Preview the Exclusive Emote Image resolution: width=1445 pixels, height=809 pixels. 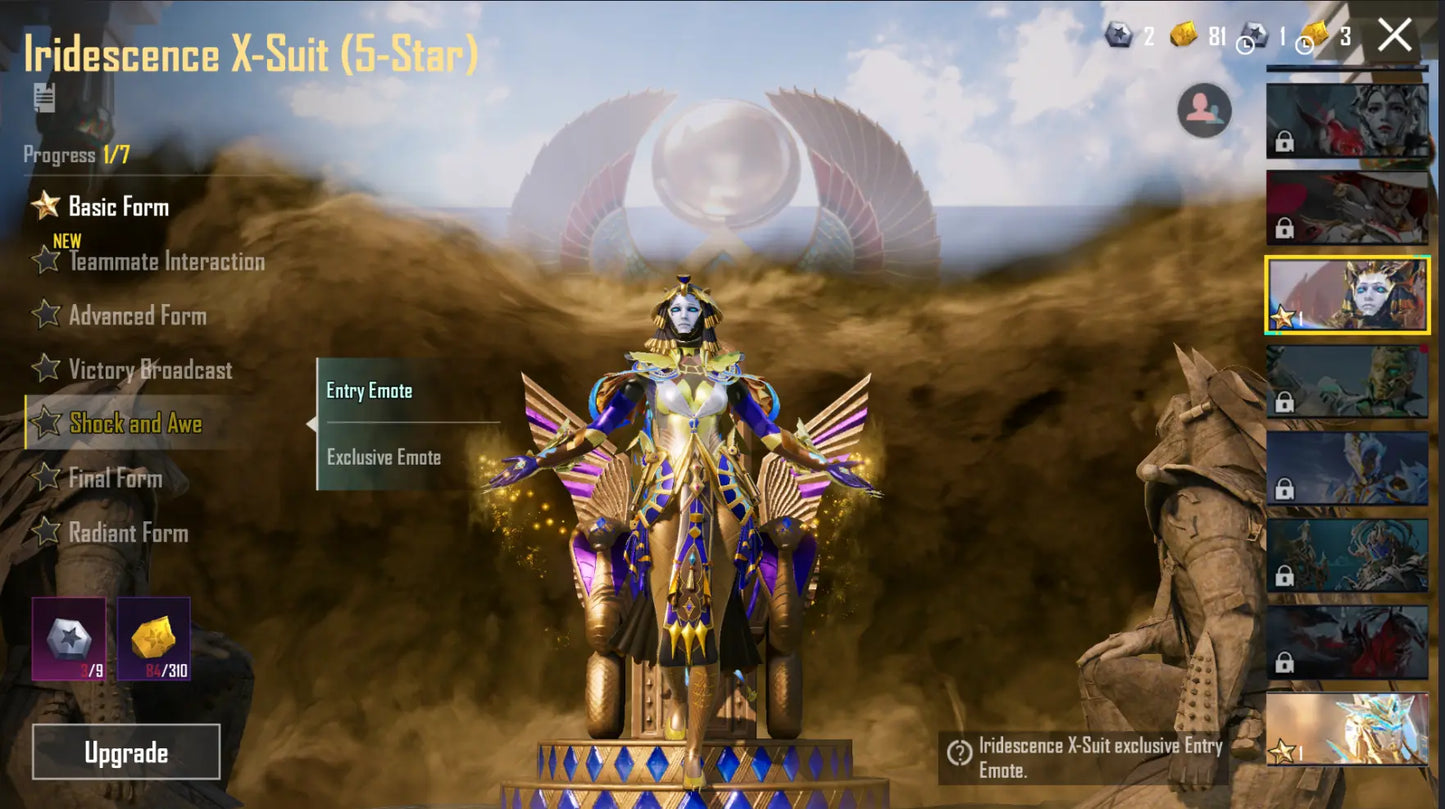384,458
